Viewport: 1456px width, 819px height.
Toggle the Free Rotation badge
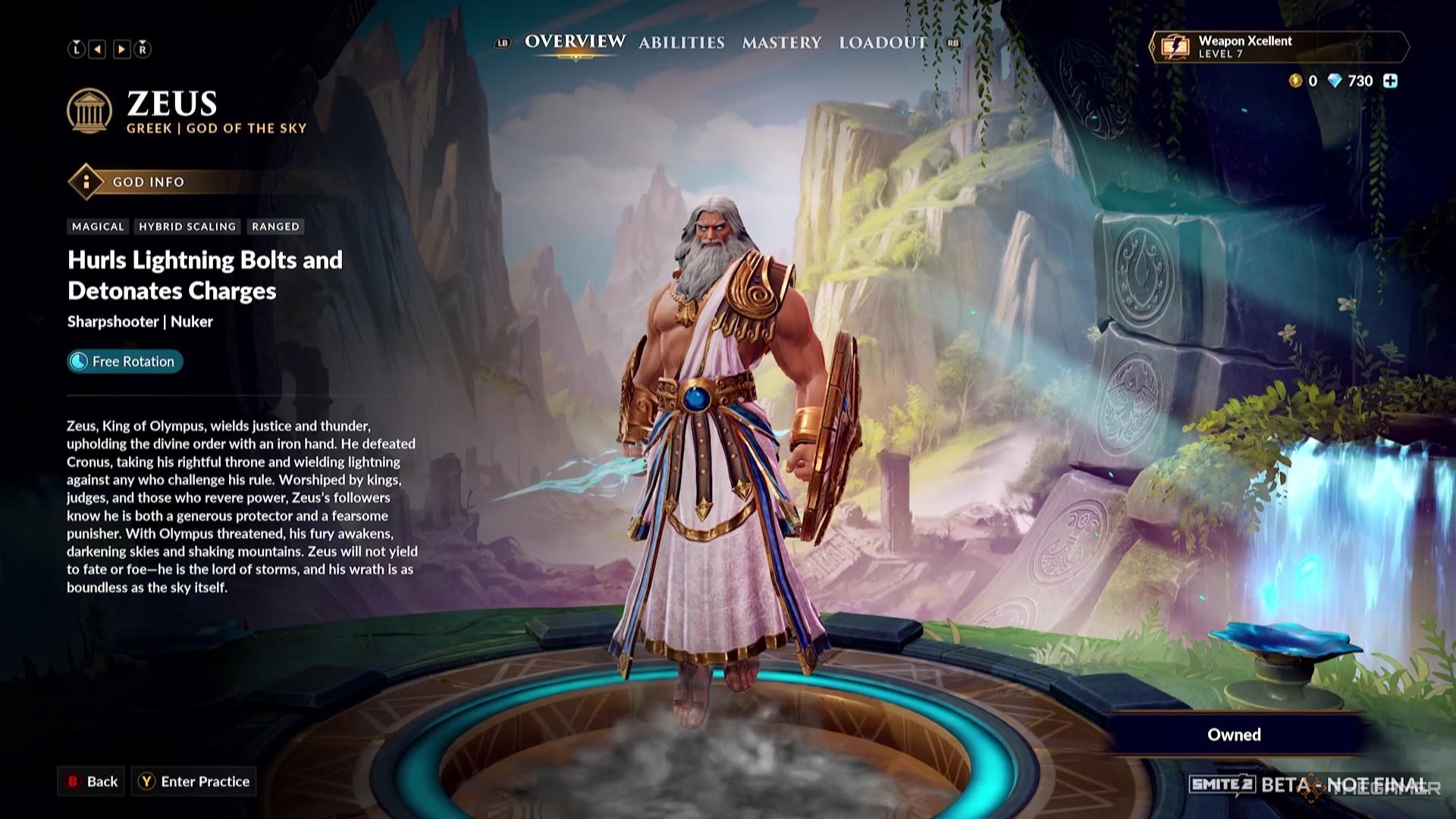tap(124, 362)
